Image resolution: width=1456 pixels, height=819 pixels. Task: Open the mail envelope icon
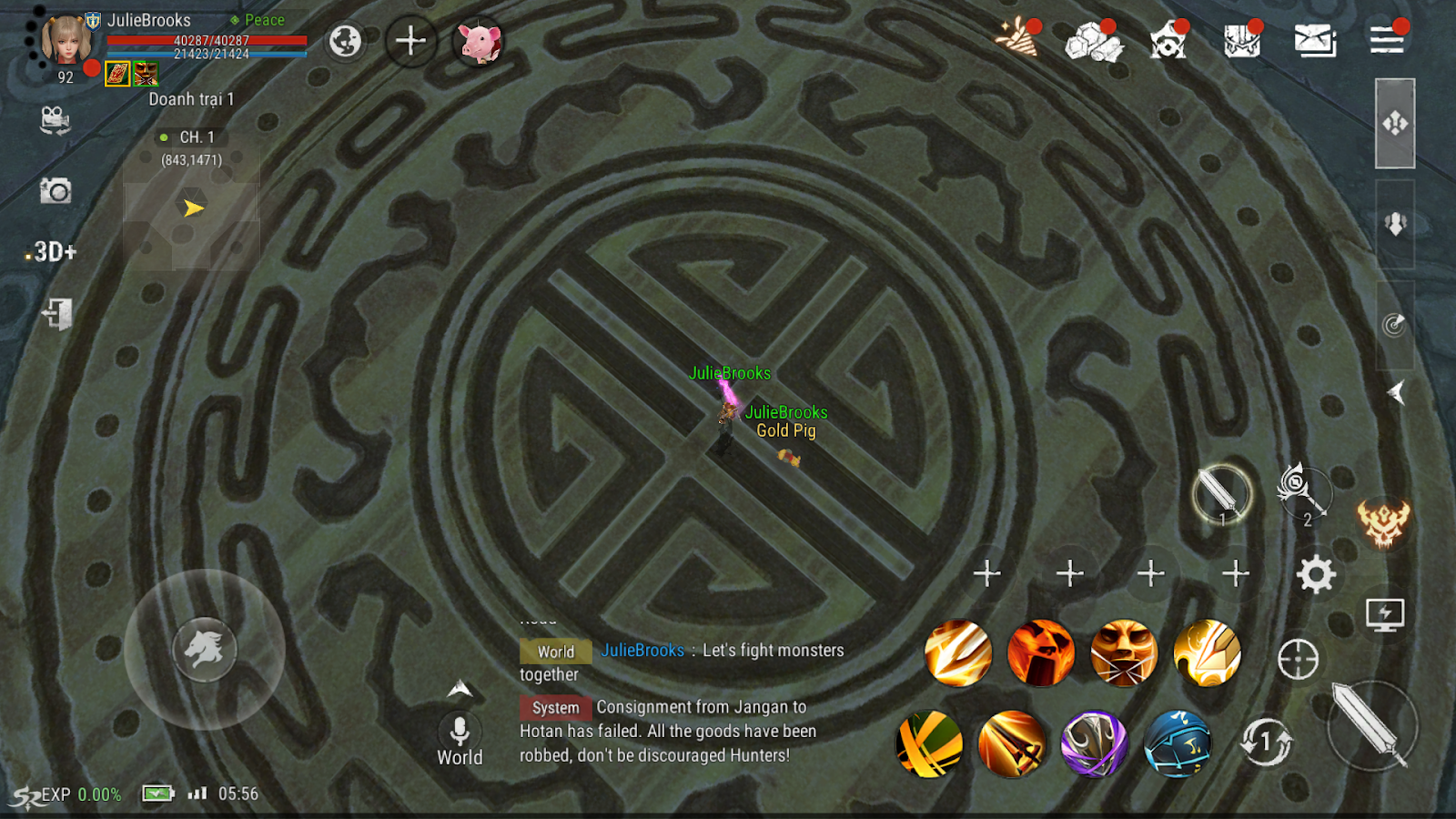coord(1315,41)
